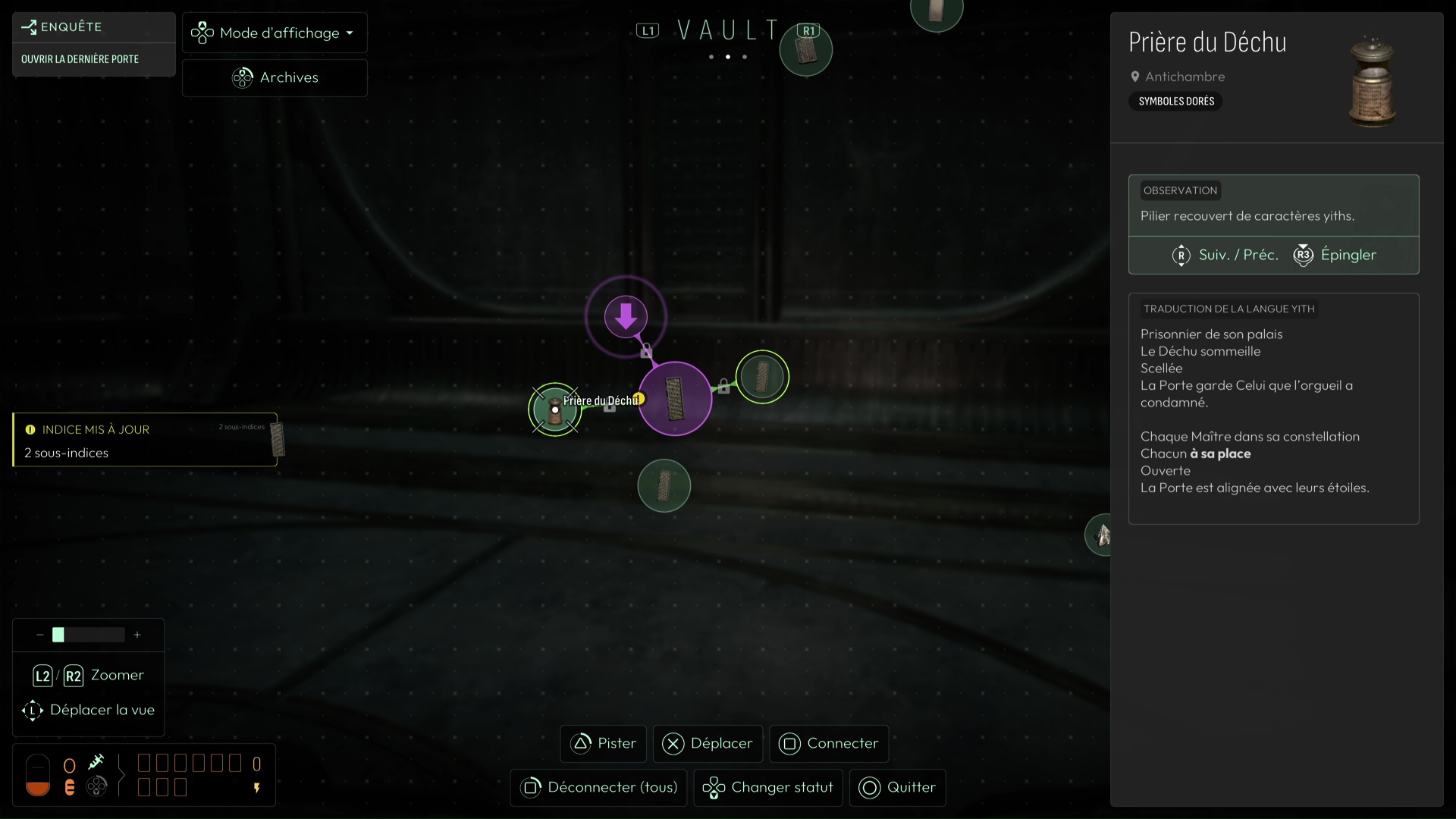Click the plus zoom button
Image resolution: width=1456 pixels, height=819 pixels.
(137, 635)
